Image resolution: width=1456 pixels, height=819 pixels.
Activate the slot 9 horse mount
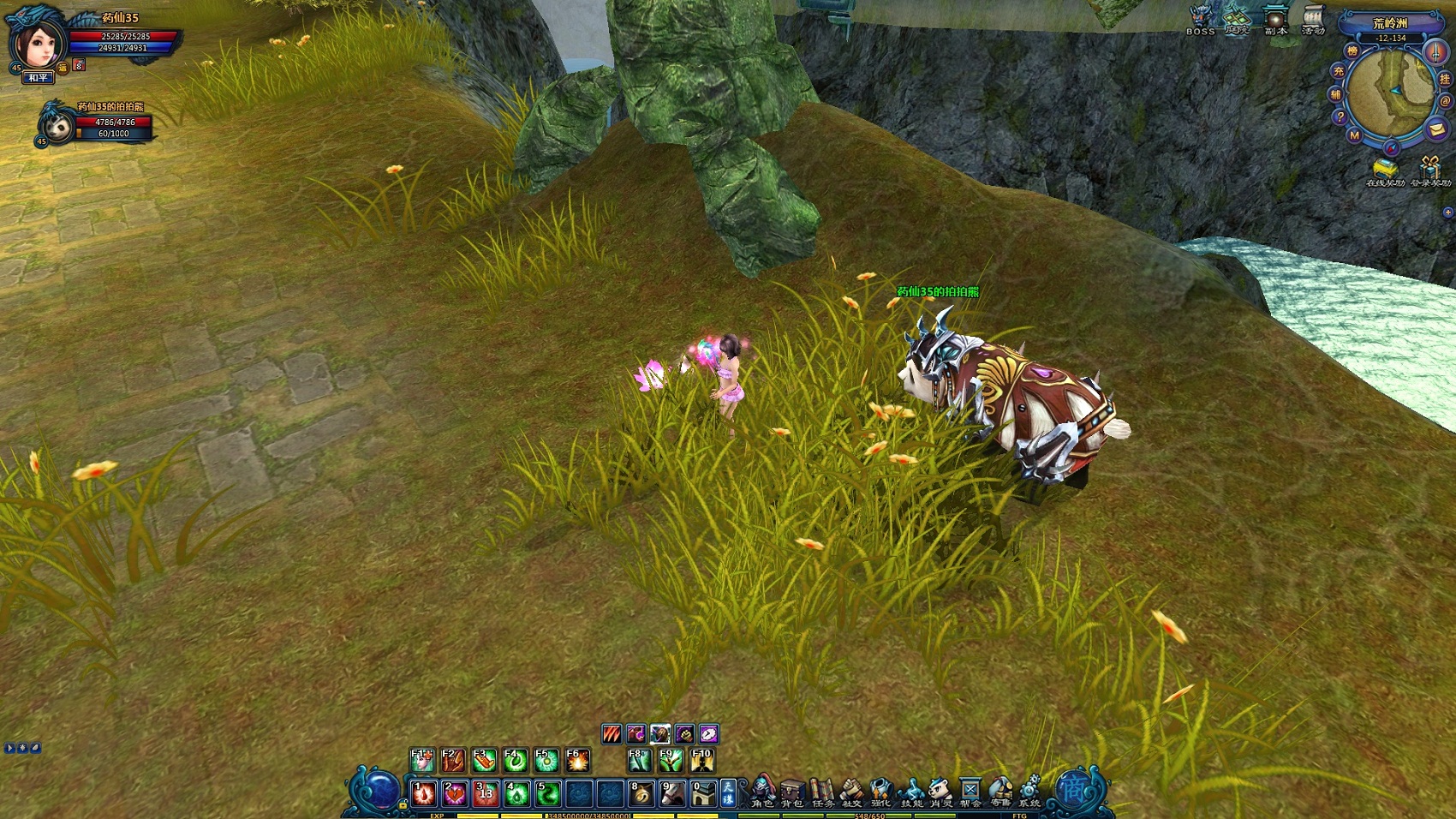tap(671, 794)
